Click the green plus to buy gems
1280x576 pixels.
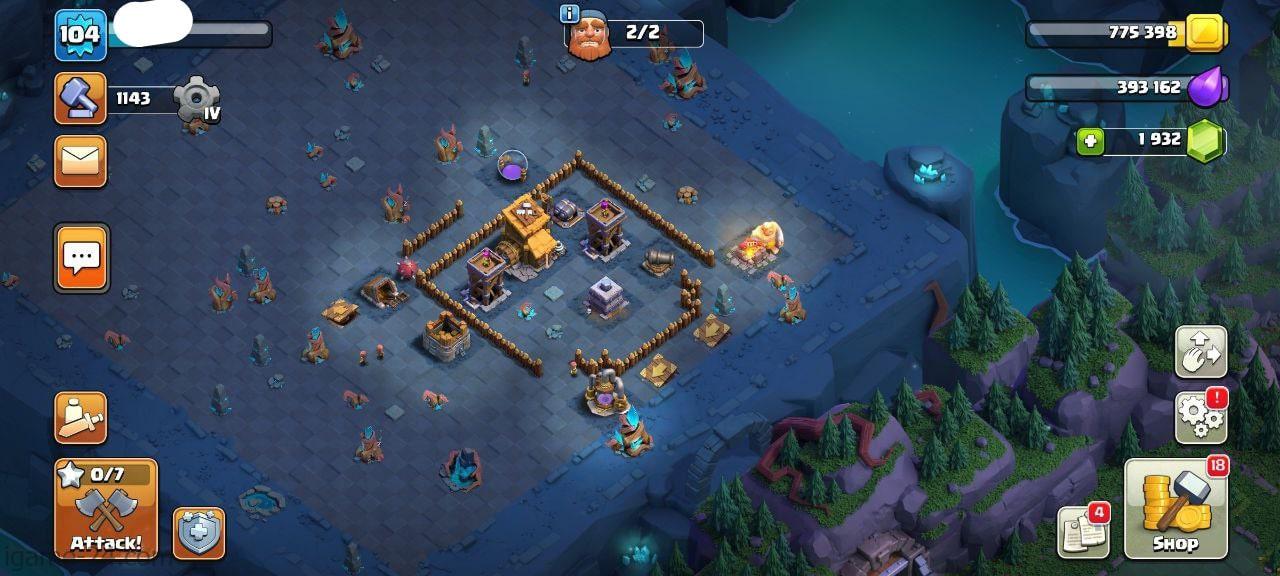pyautogui.click(x=1091, y=141)
